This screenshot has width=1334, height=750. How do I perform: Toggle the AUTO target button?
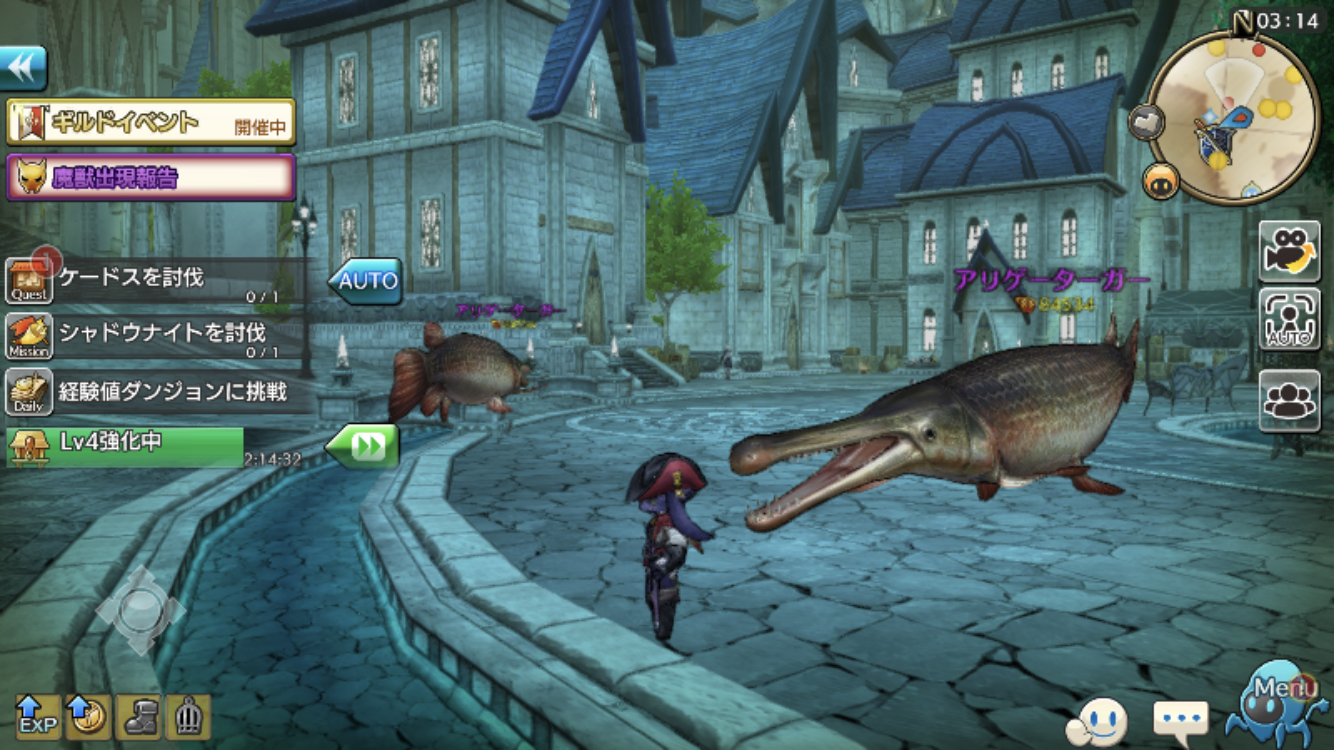1289,320
